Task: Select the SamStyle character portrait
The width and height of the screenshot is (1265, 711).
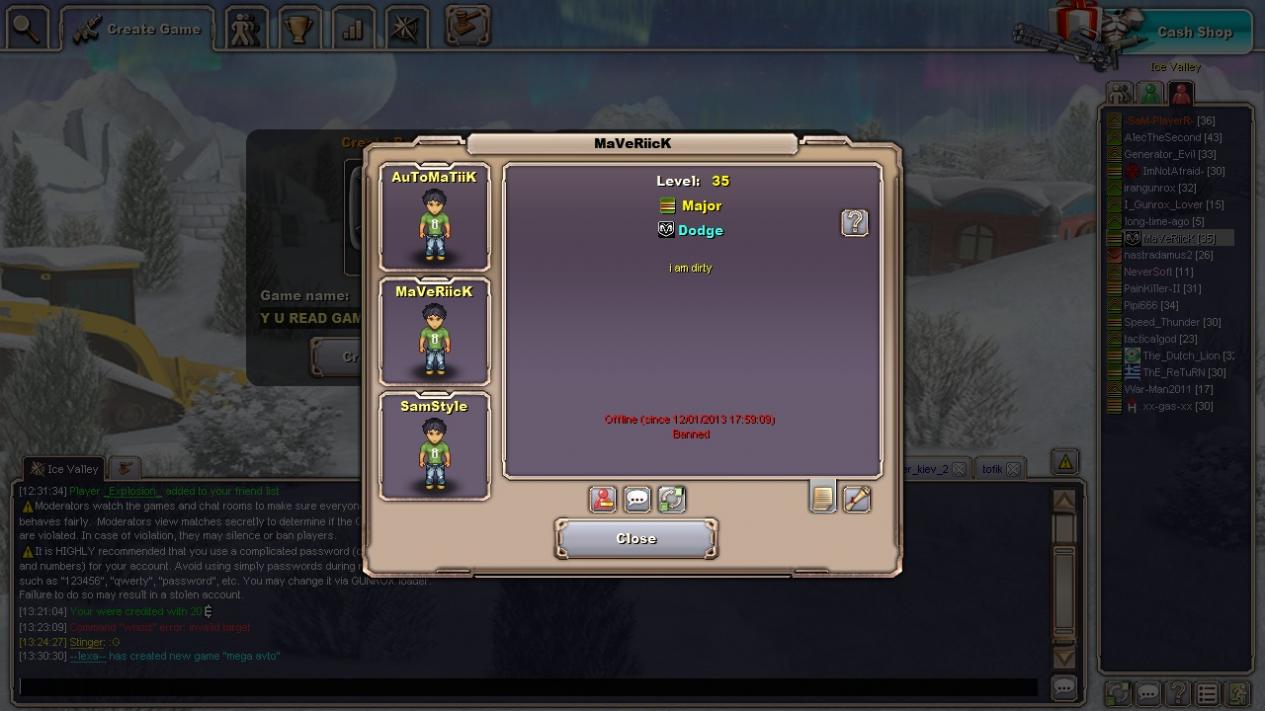Action: 434,446
